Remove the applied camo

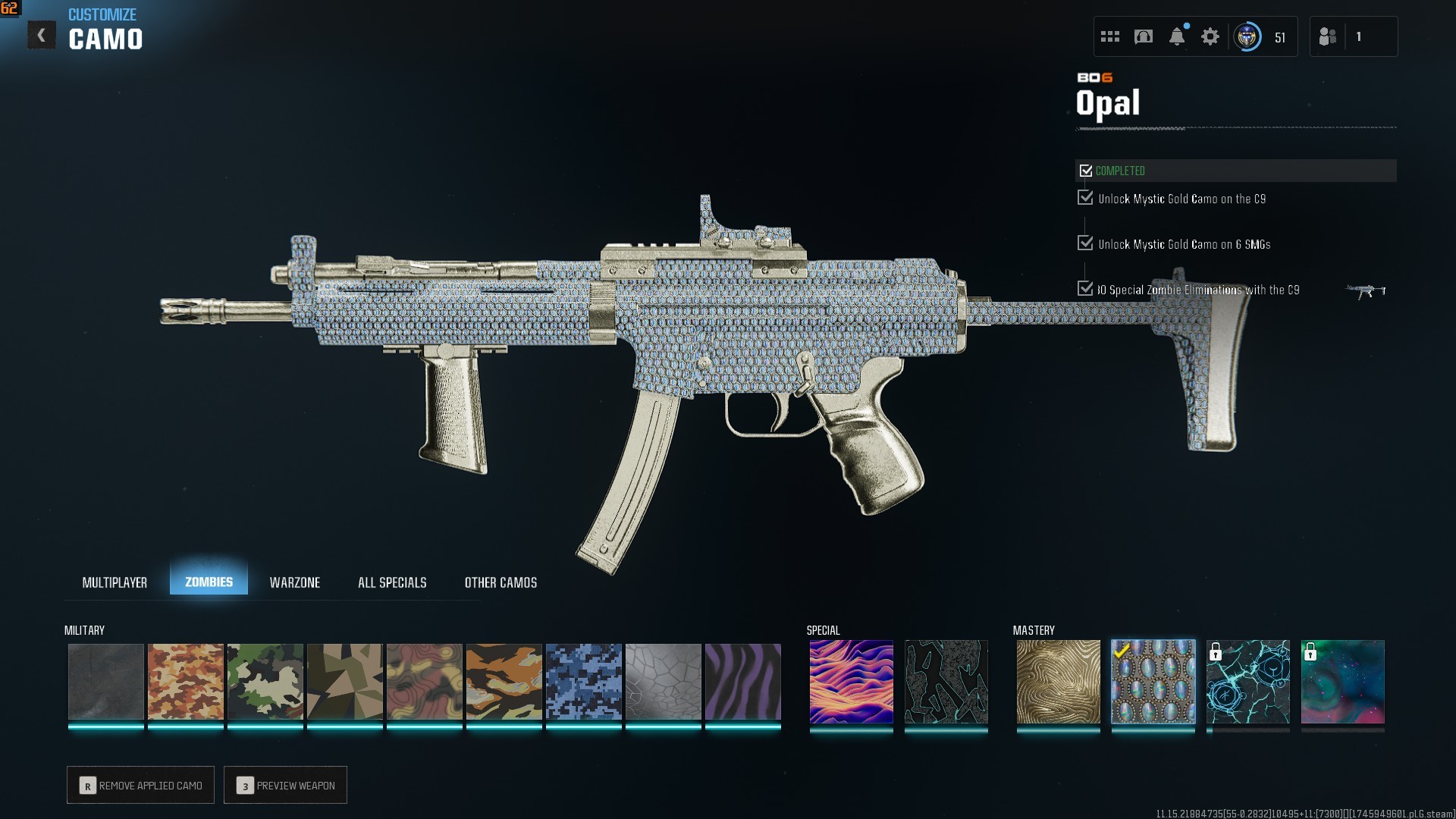pos(141,786)
